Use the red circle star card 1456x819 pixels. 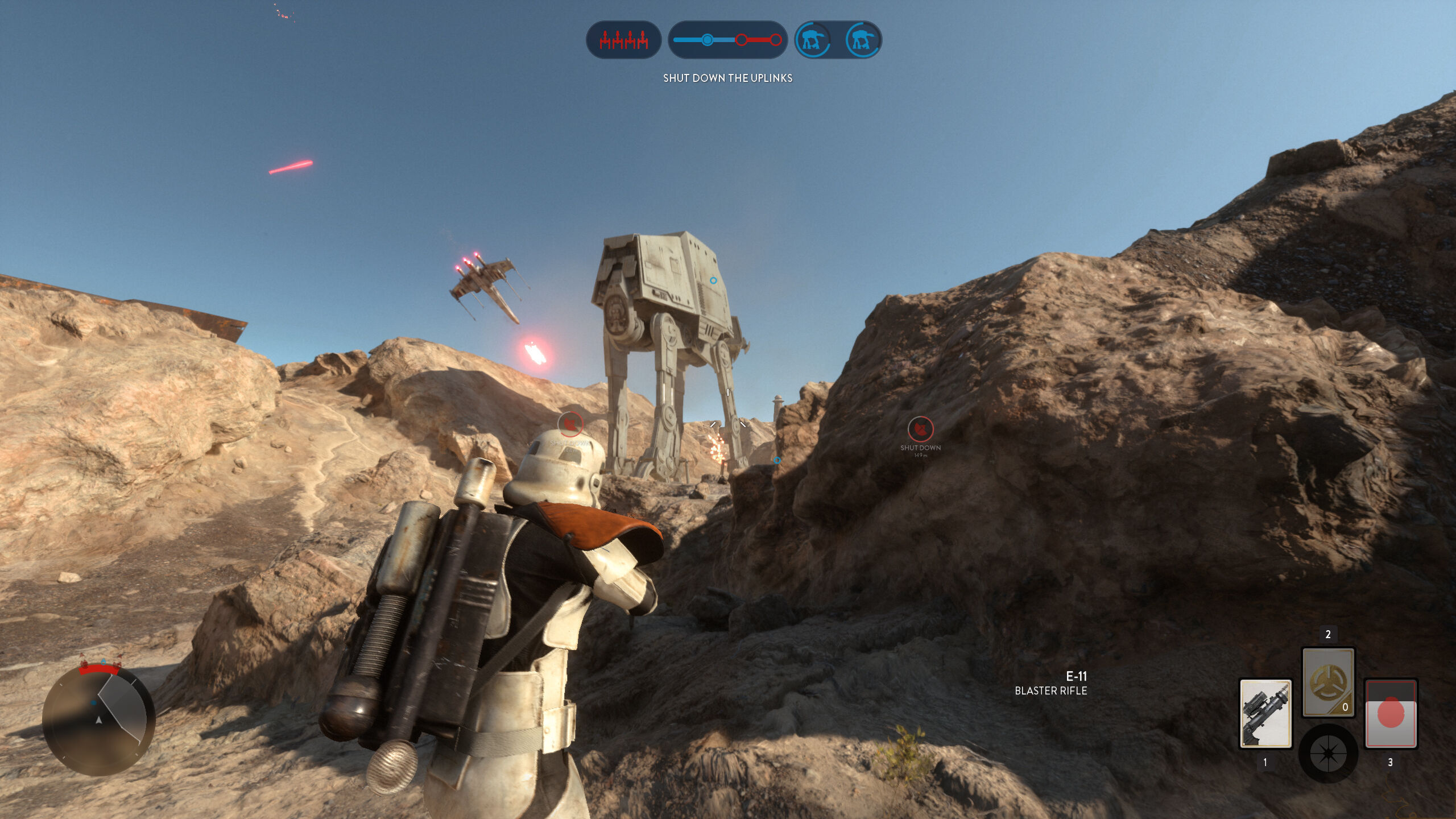[1391, 714]
